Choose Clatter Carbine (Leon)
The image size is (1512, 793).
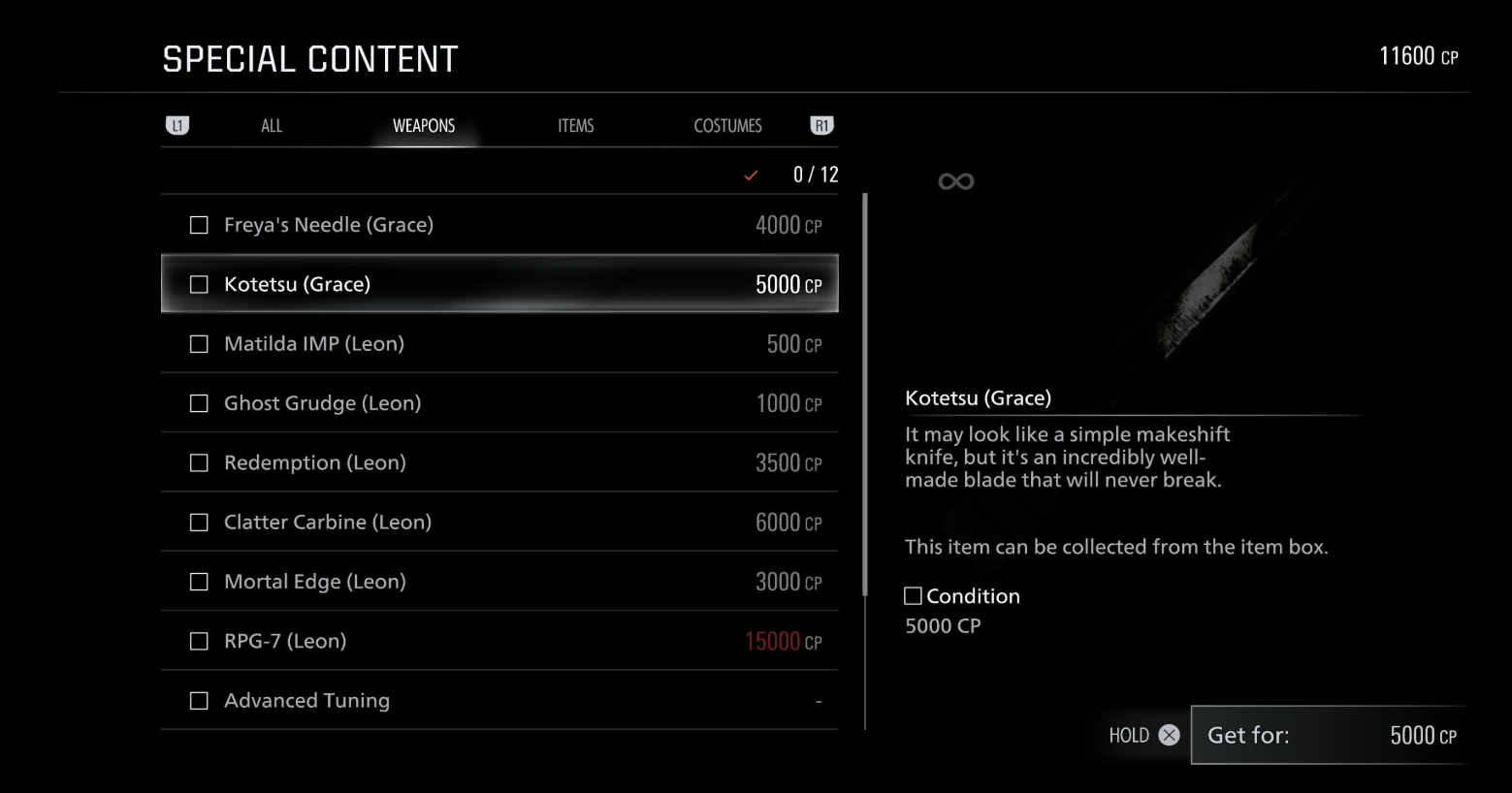pyautogui.click(x=499, y=523)
